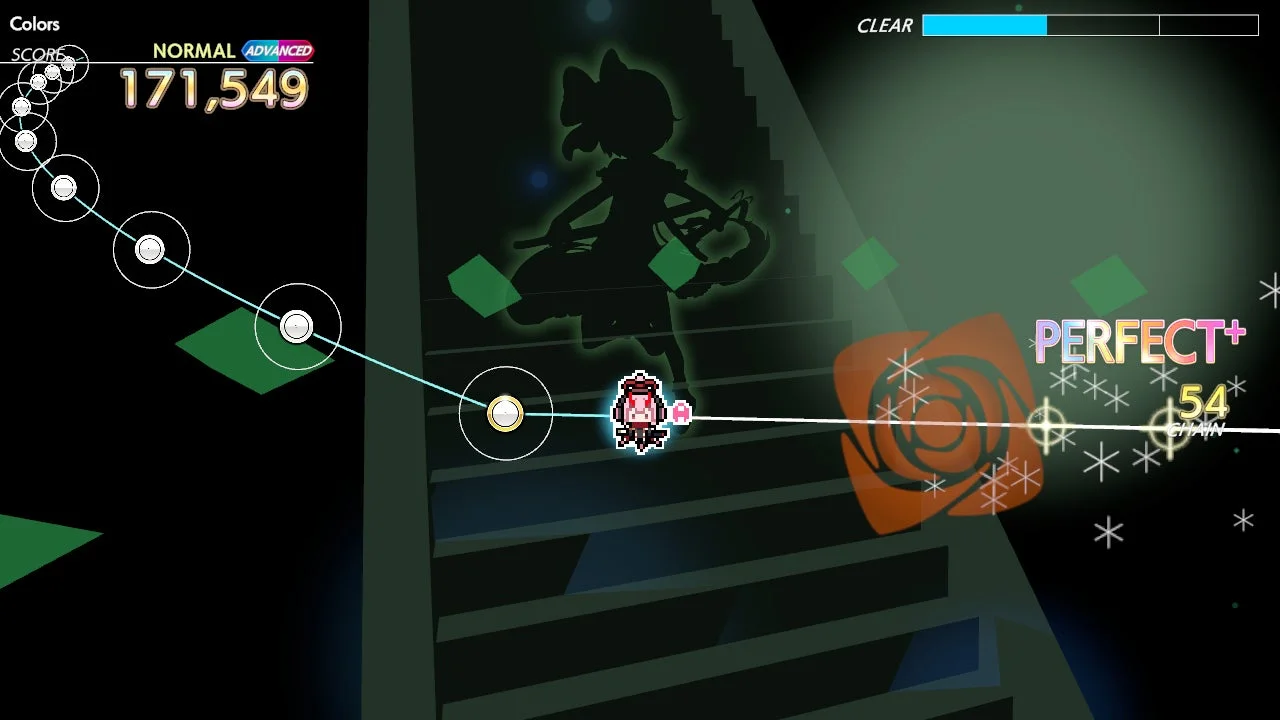Tap the note circle nearest the avatar
Image resolution: width=1280 pixels, height=720 pixels.
point(505,414)
